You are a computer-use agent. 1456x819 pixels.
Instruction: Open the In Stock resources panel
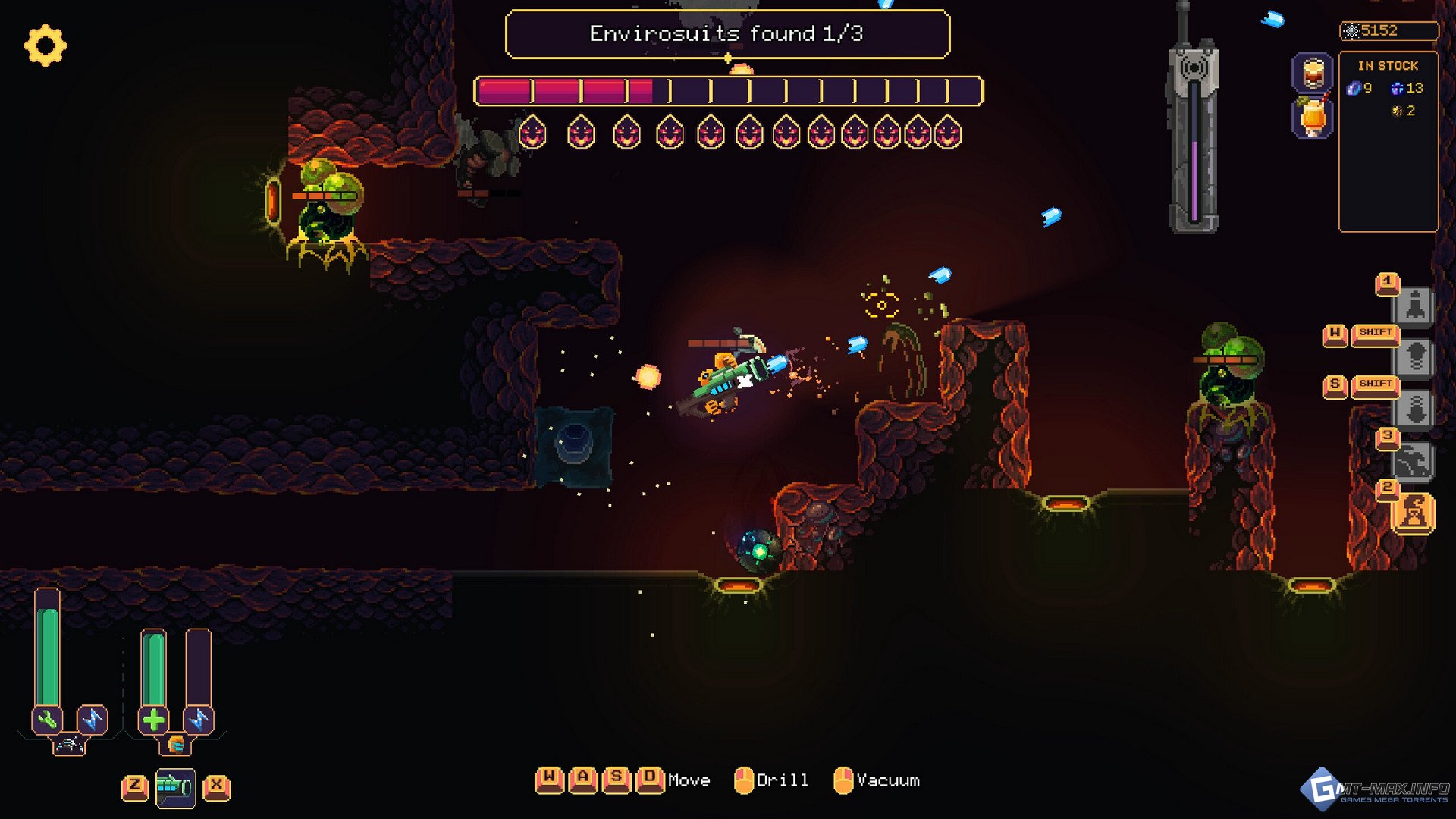[1388, 140]
